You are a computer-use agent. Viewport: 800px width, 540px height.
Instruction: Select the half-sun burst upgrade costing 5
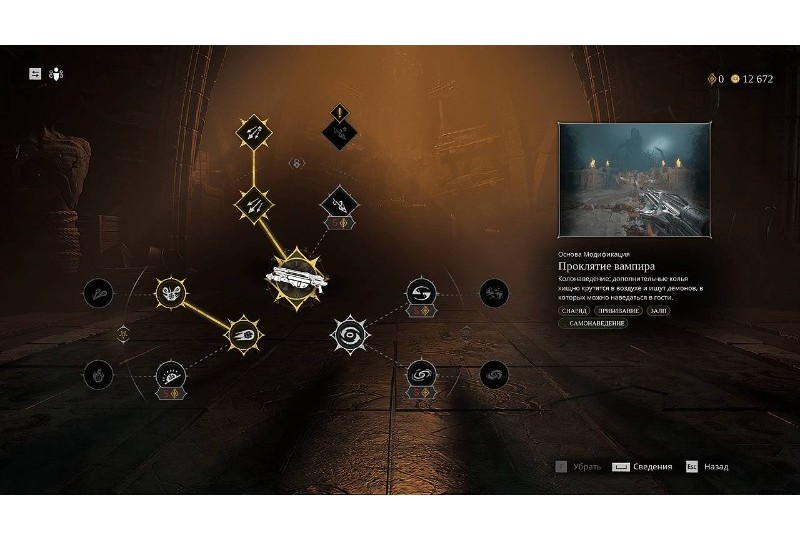pos(171,376)
